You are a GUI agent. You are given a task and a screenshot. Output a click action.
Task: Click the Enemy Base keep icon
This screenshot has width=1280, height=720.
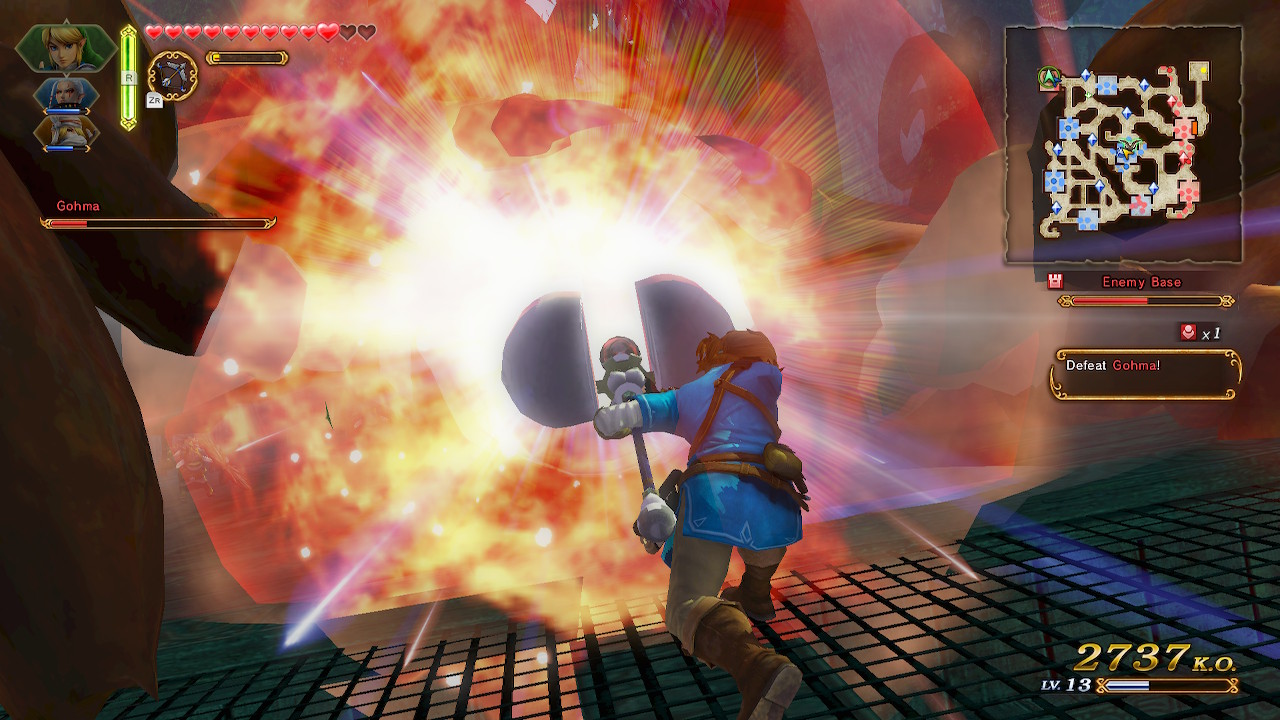(1055, 282)
